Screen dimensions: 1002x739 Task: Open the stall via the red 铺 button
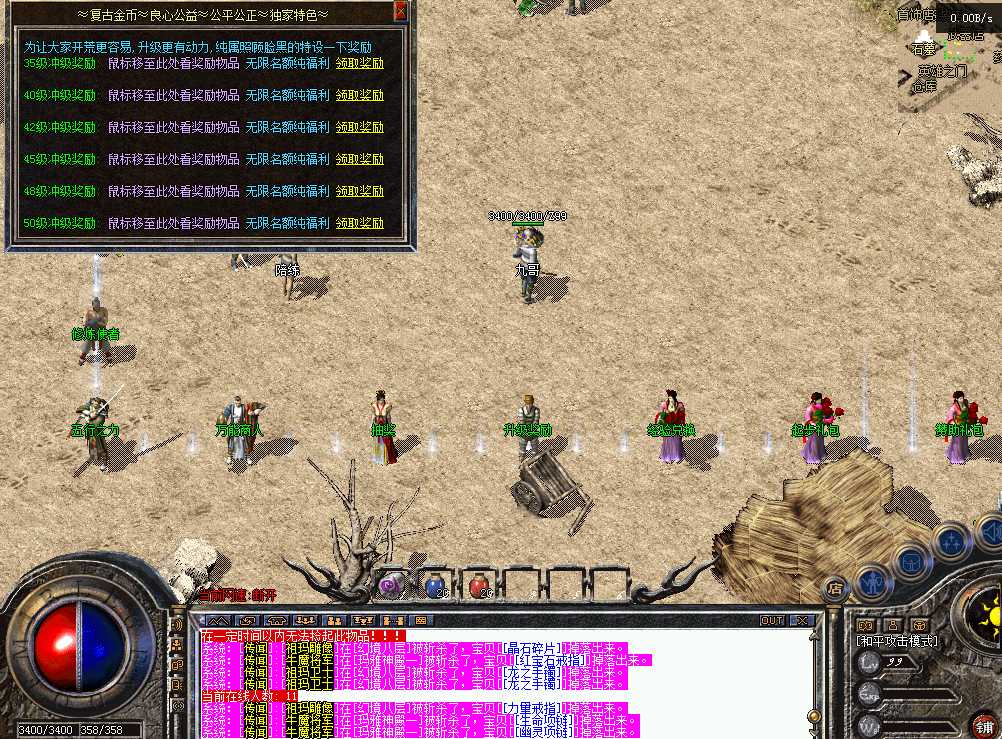point(983,724)
